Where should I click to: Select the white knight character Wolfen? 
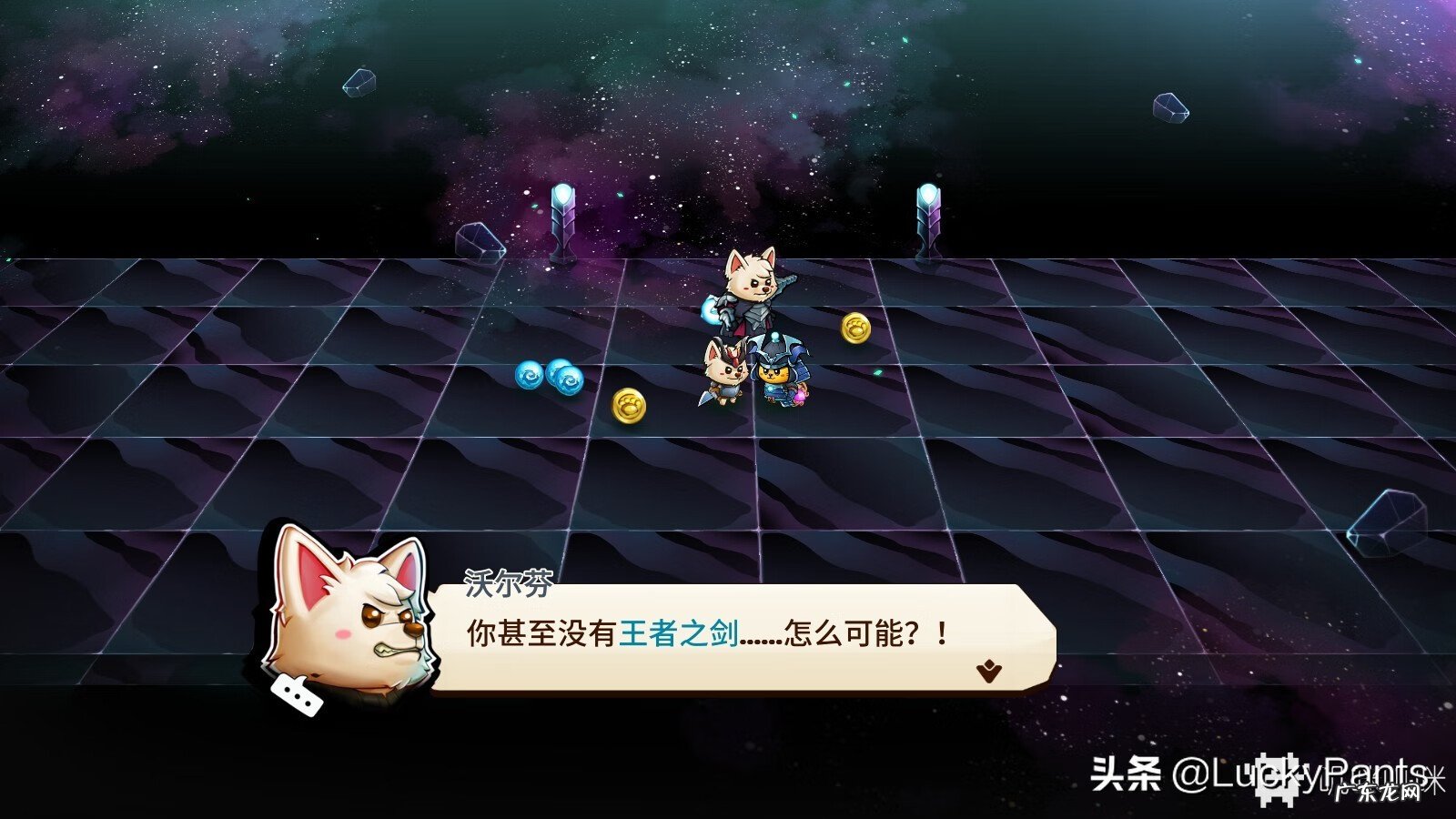(751, 291)
